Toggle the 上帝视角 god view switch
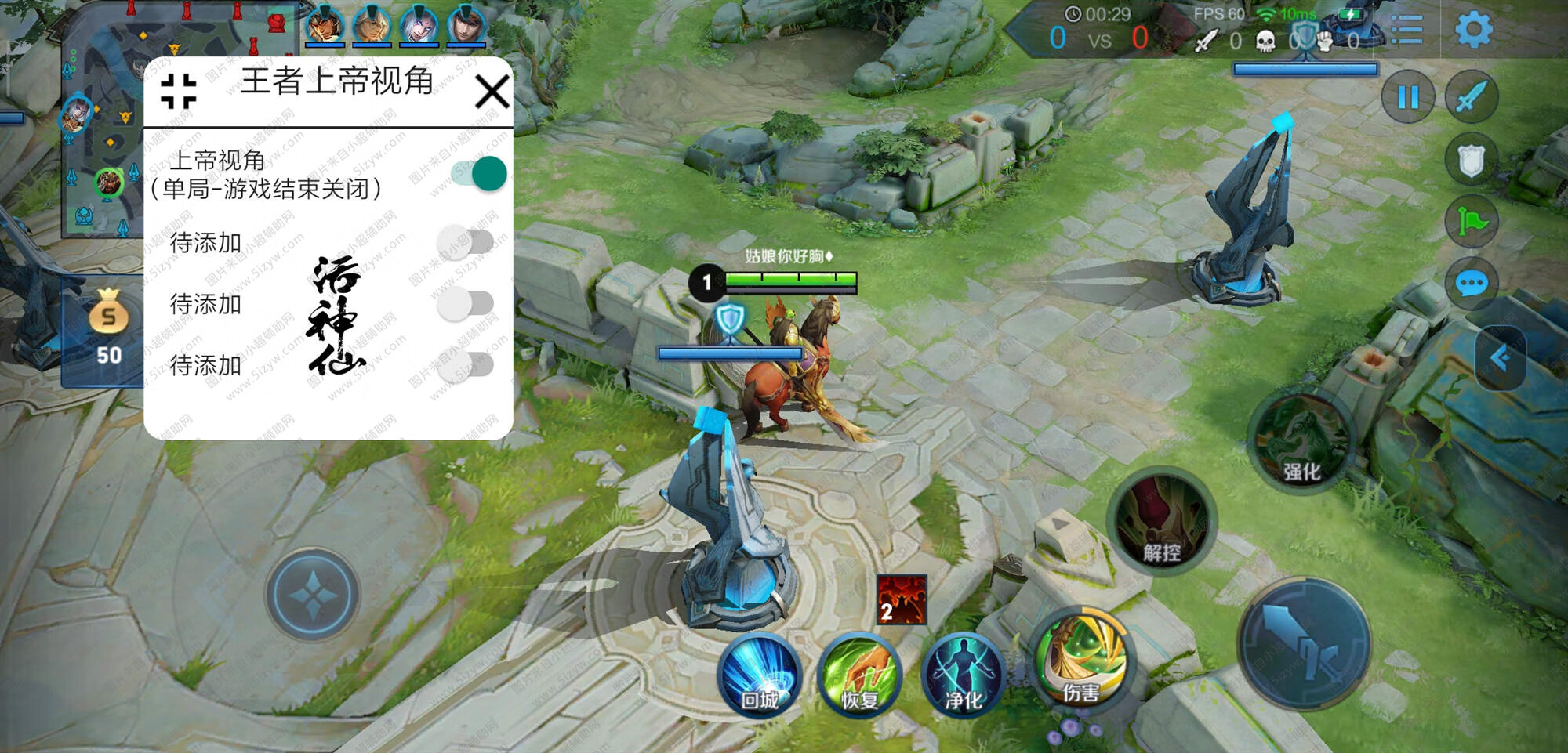Screen dimensions: 1568x753 [479, 174]
